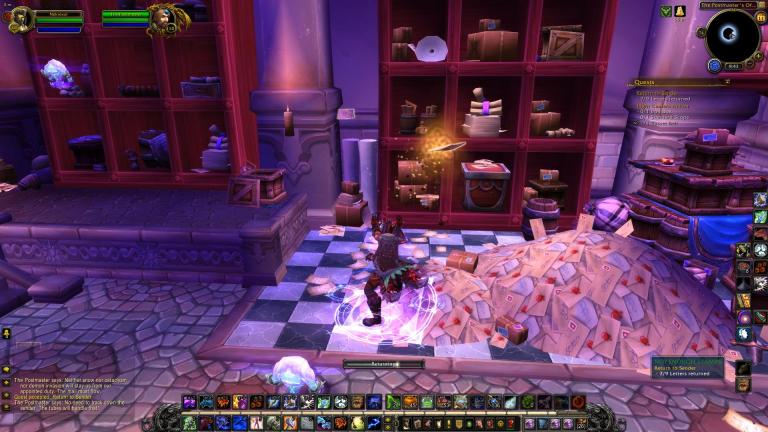Image resolution: width=768 pixels, height=432 pixels.
Task: Select the green buff icon near the minimap
Action: (x=666, y=11)
